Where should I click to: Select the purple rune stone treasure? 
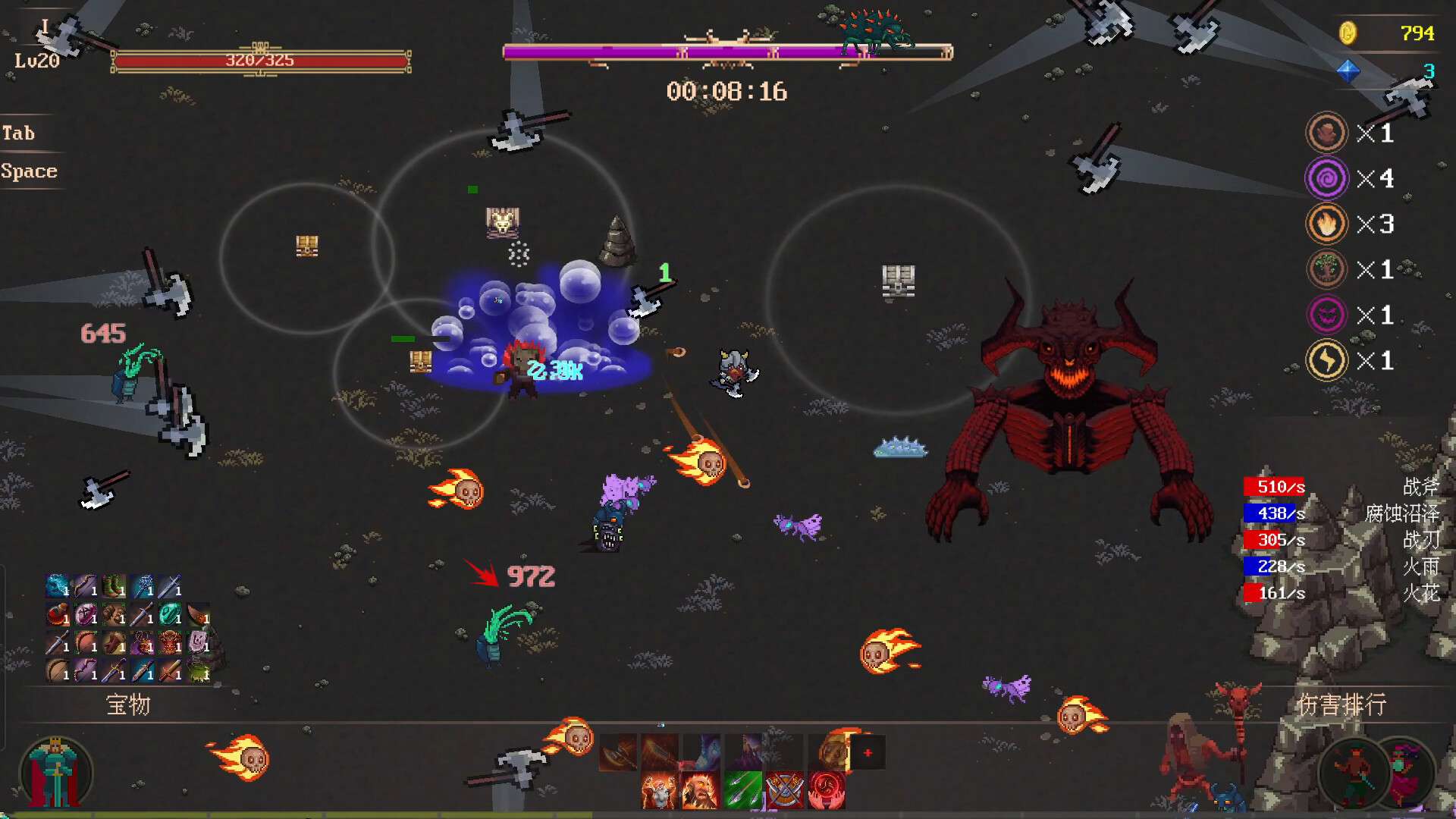tap(198, 642)
